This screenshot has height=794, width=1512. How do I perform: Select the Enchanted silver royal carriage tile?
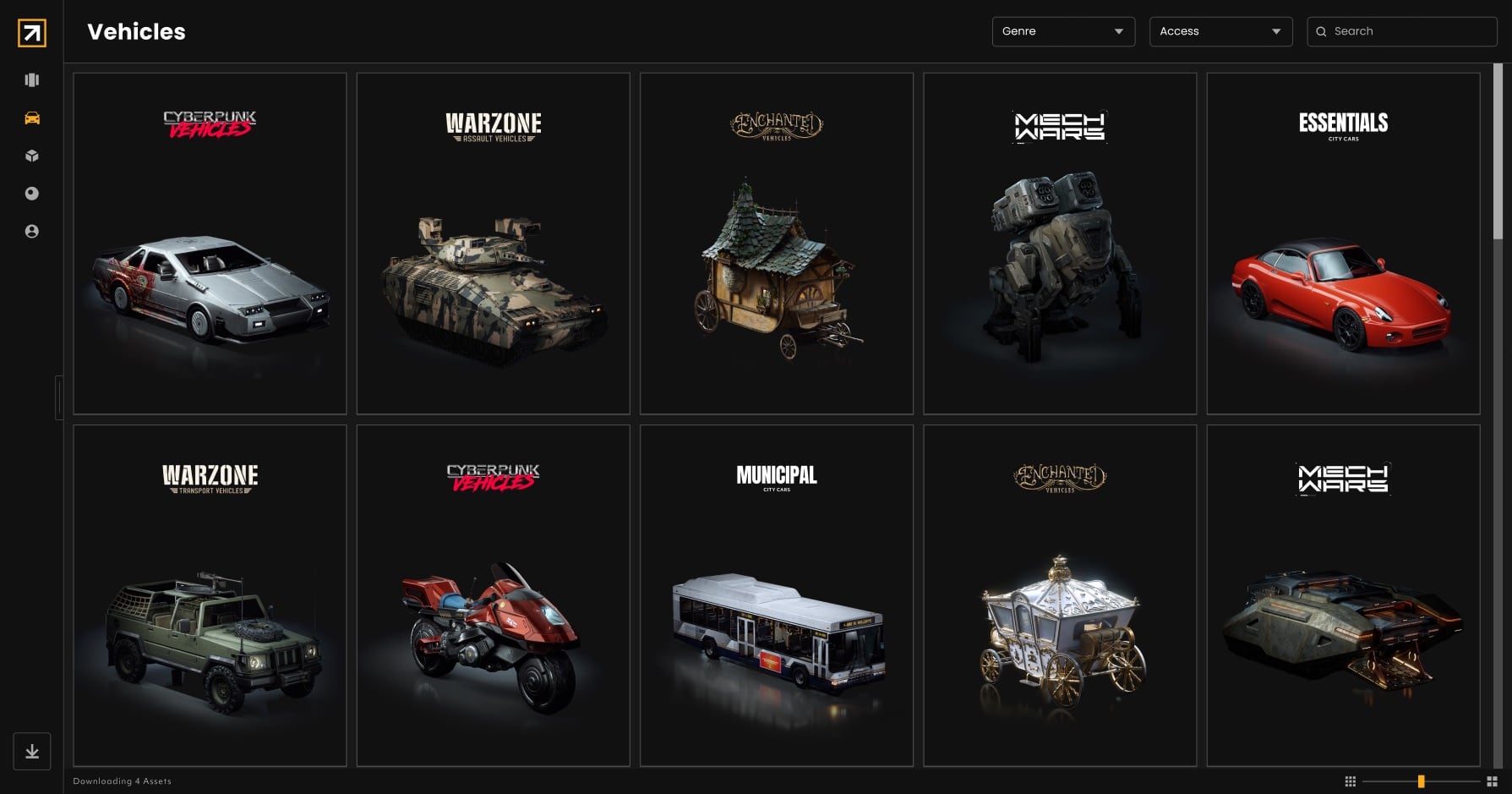click(1060, 595)
